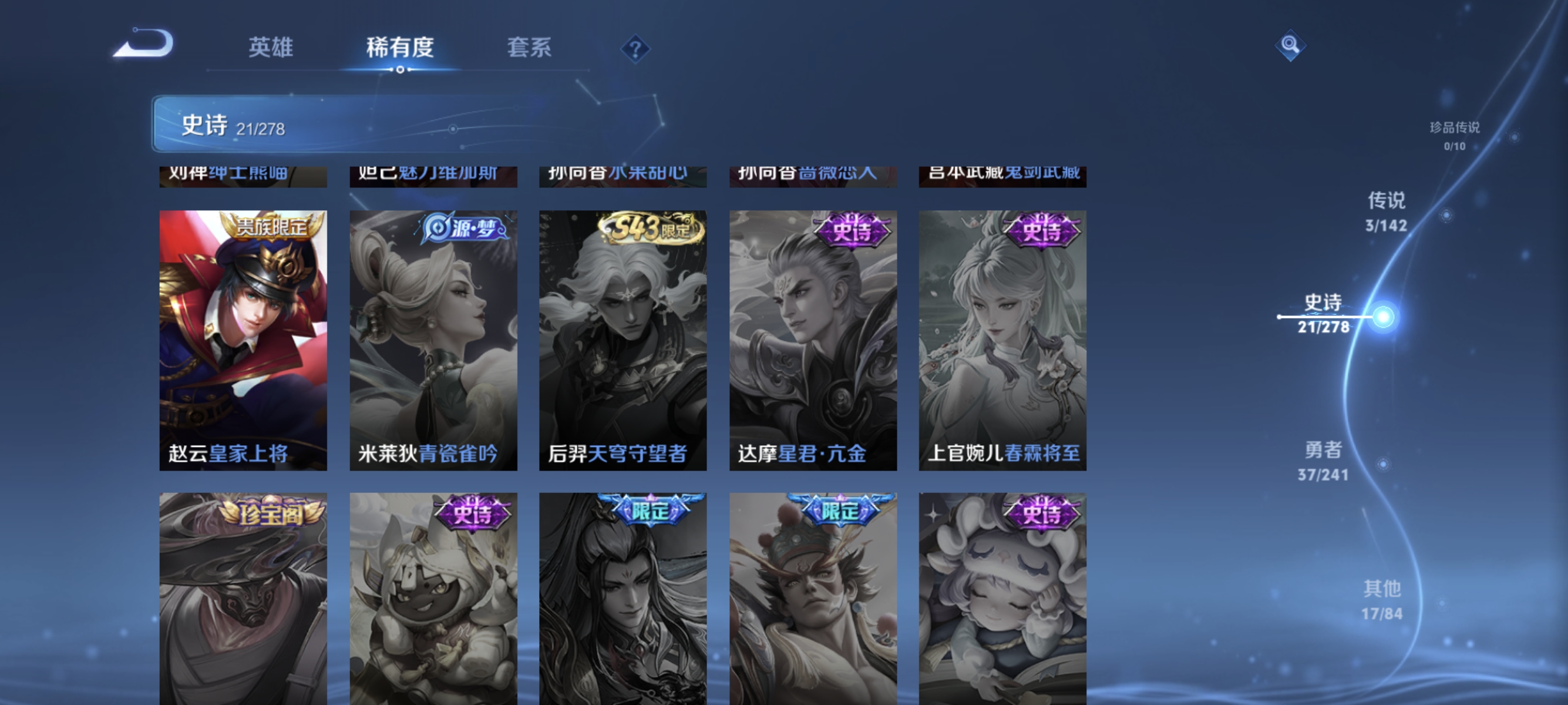Screen dimensions: 1568x705
Task: Open the 后羿天穹守望者 skin
Action: pos(623,338)
